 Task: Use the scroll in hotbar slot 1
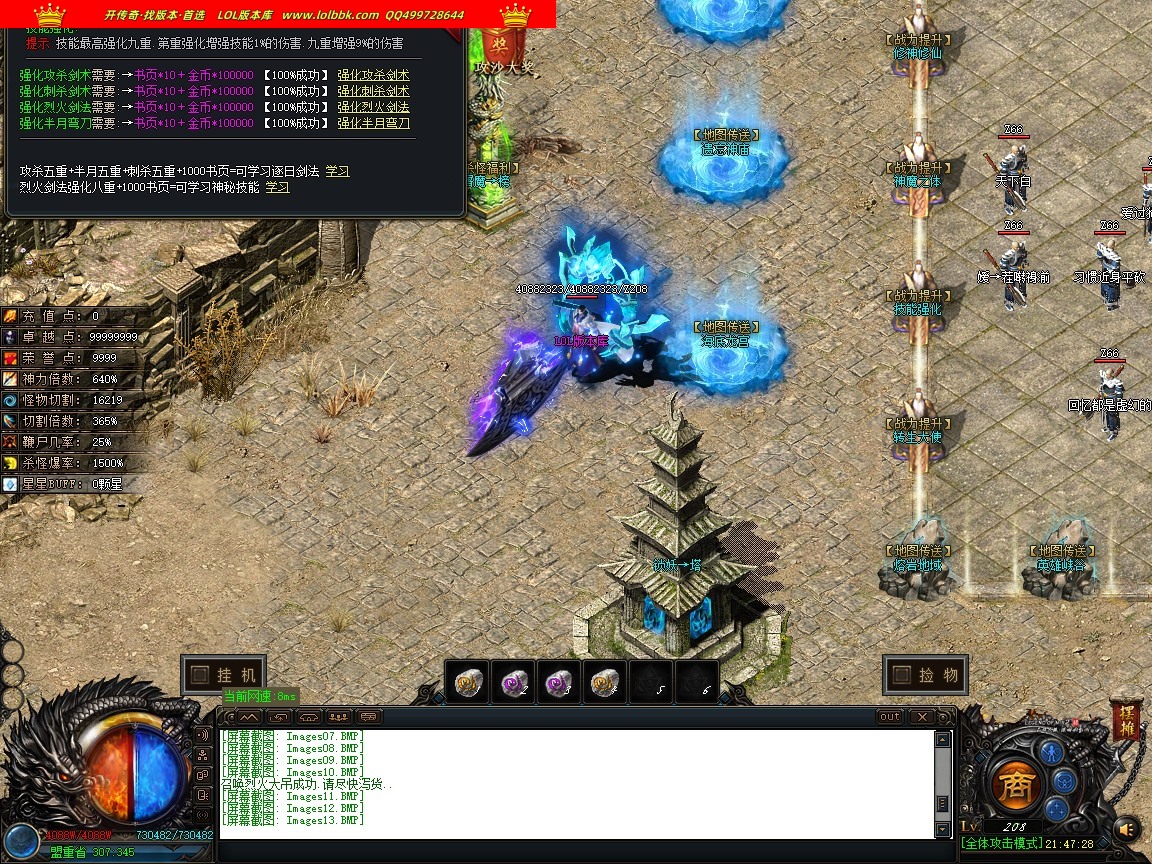(x=467, y=682)
